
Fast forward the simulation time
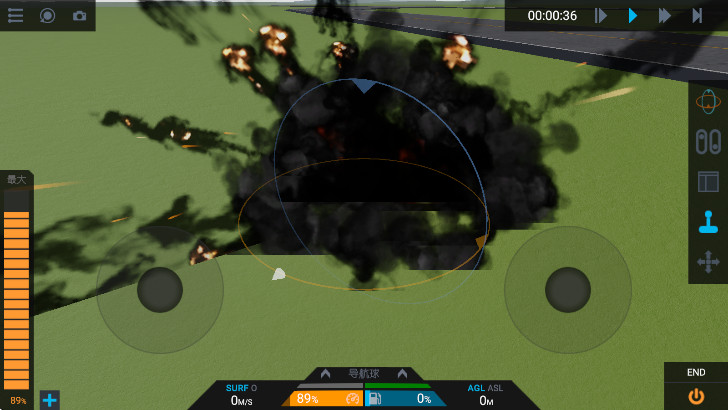tap(664, 16)
